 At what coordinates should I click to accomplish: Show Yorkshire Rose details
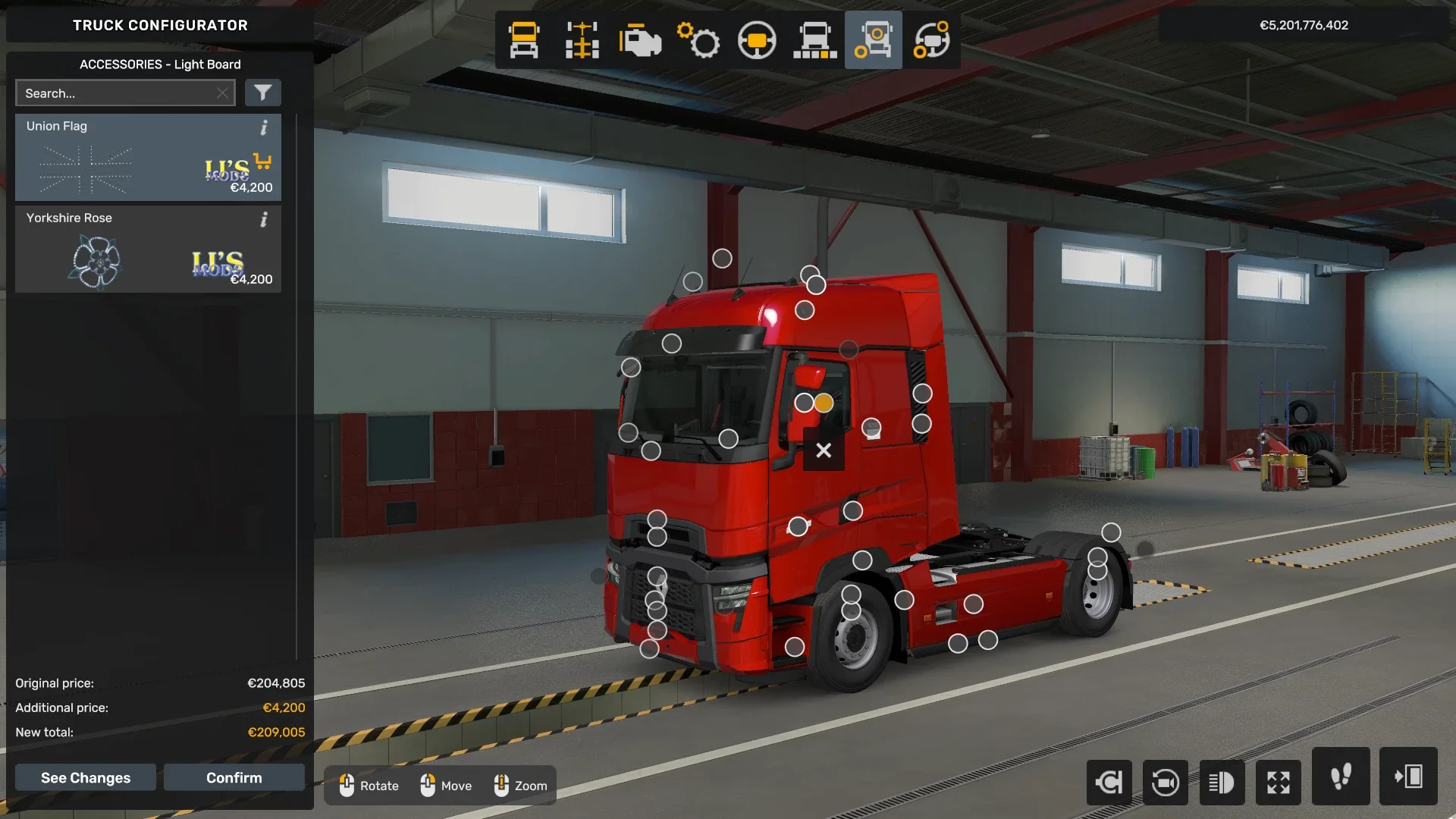(264, 220)
